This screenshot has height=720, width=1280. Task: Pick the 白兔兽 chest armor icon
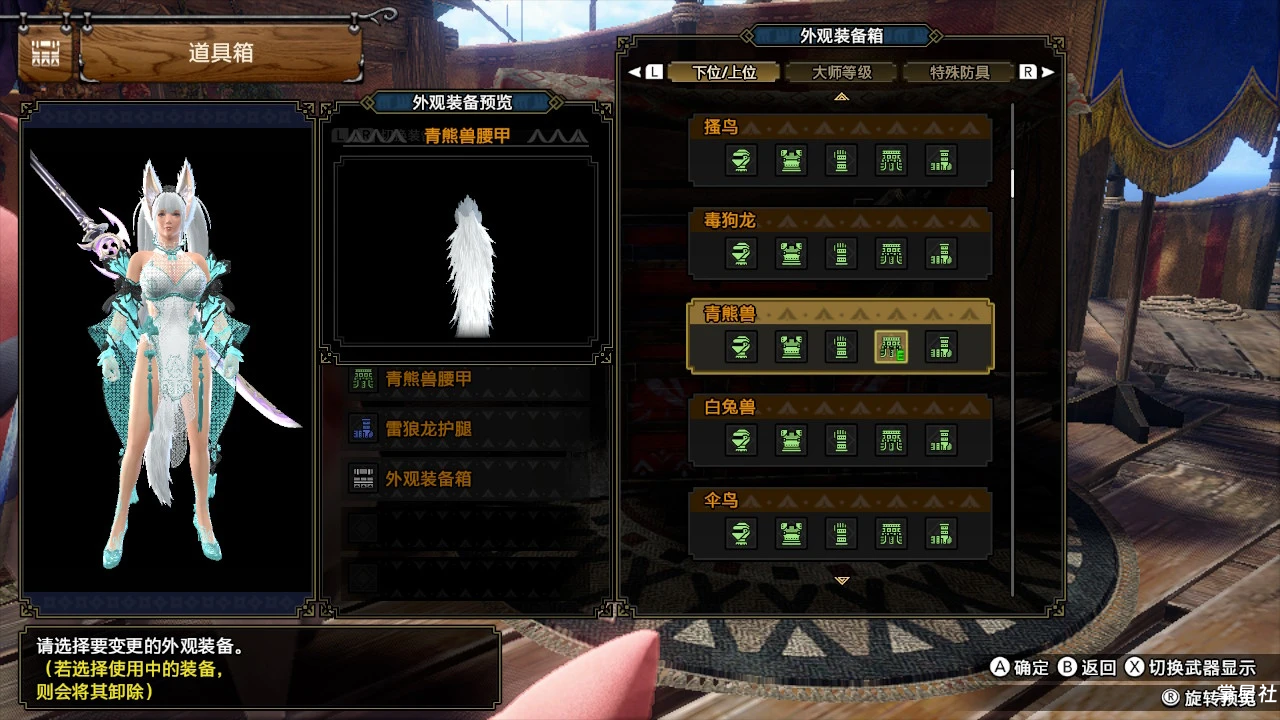(x=791, y=440)
